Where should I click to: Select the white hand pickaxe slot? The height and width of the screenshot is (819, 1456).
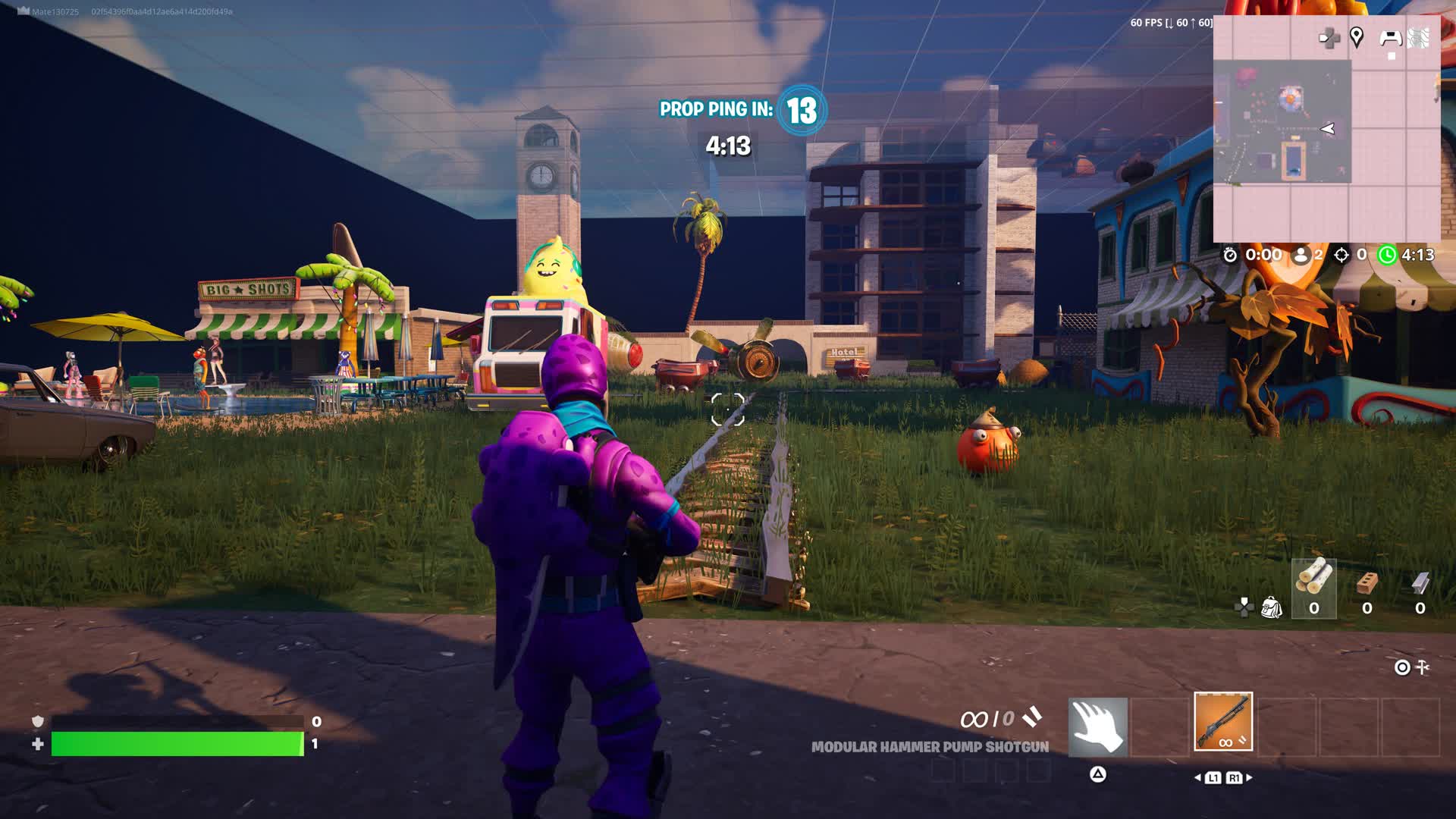click(x=1097, y=726)
